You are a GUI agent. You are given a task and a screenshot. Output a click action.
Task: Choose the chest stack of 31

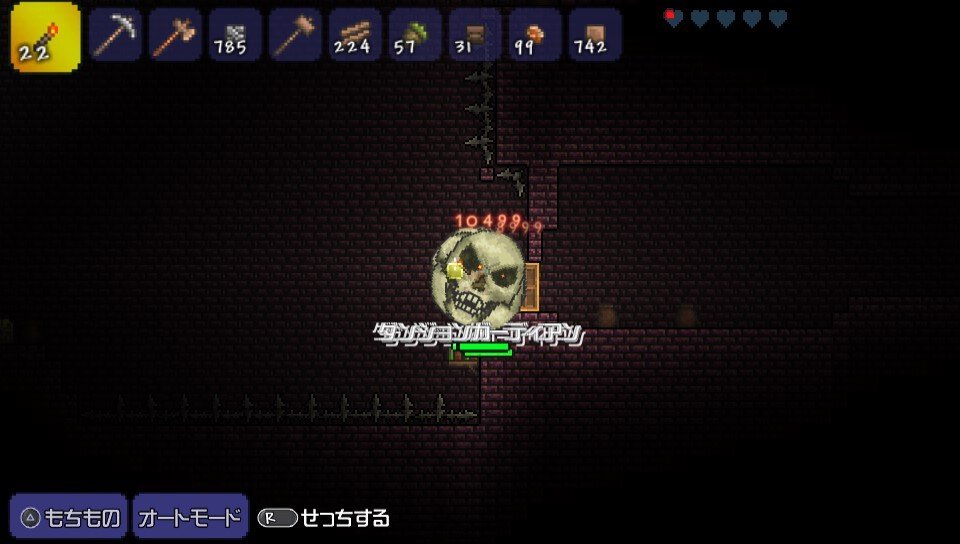475,35
